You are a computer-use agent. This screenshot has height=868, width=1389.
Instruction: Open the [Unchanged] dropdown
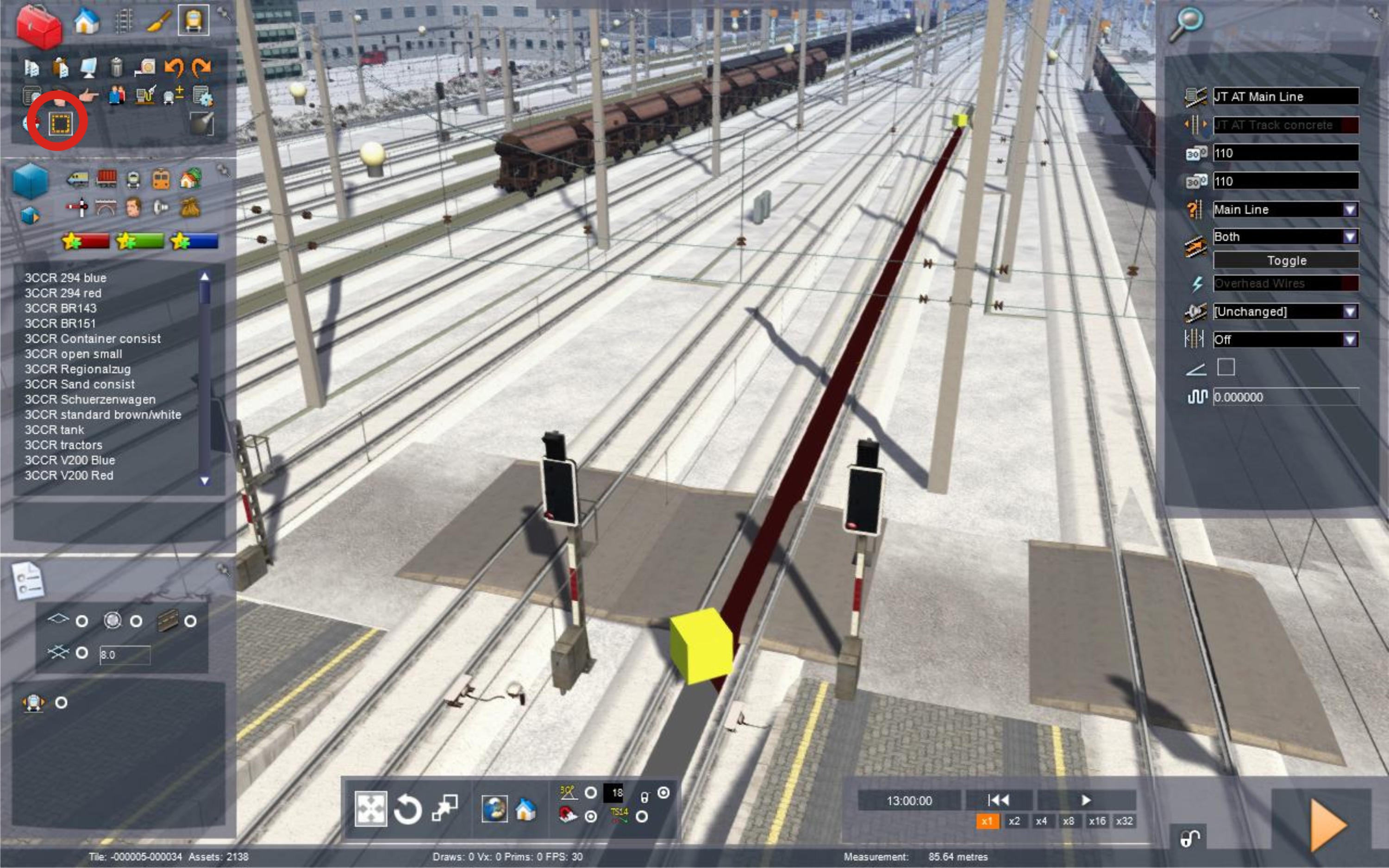click(1349, 312)
